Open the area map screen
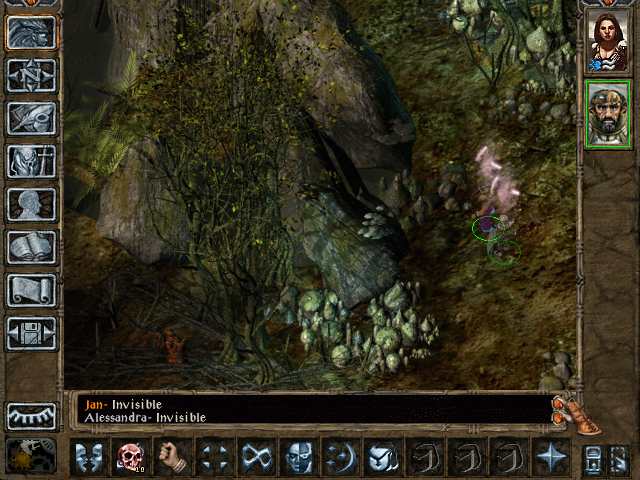 click(32, 75)
